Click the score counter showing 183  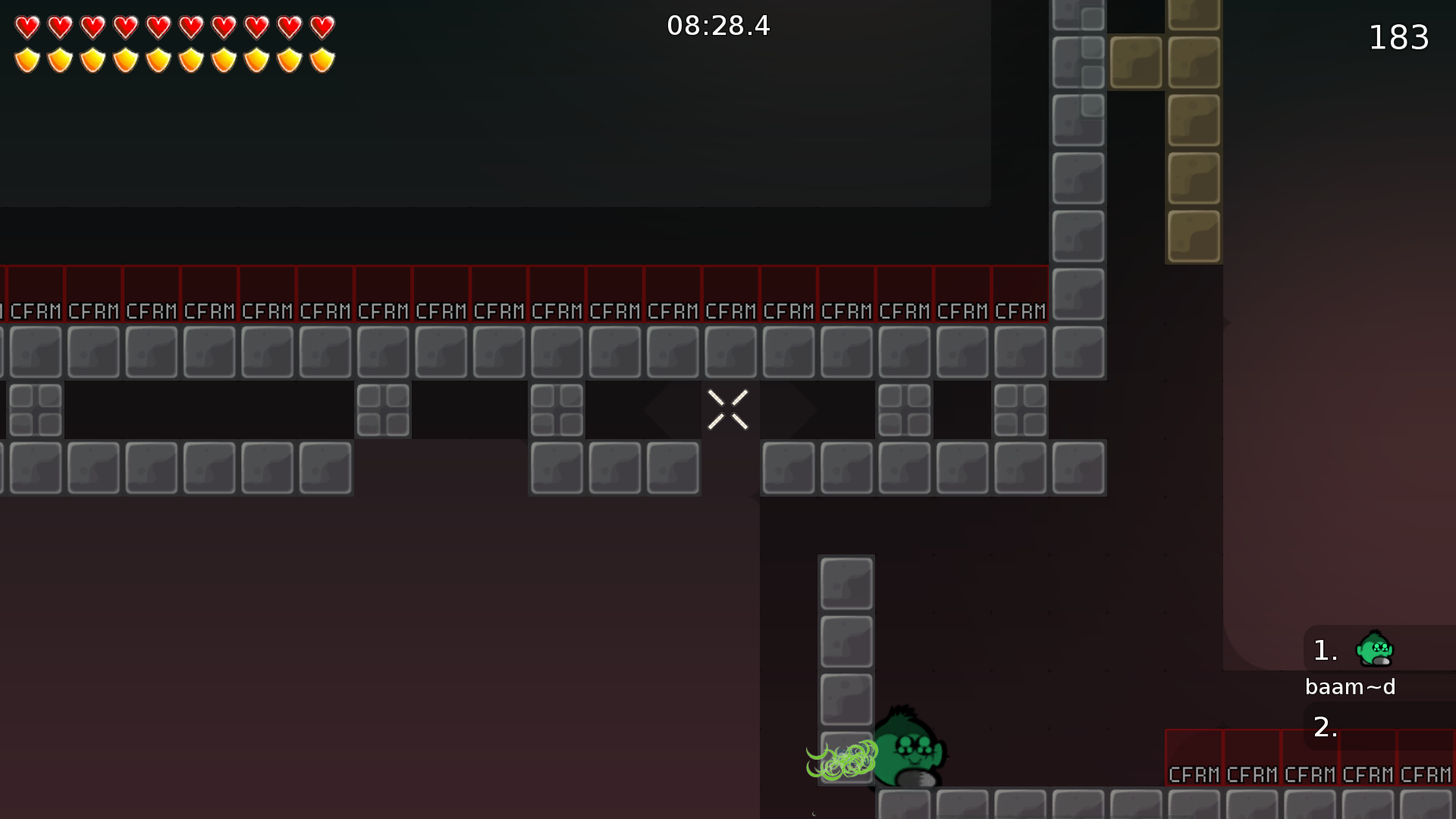point(1399,36)
